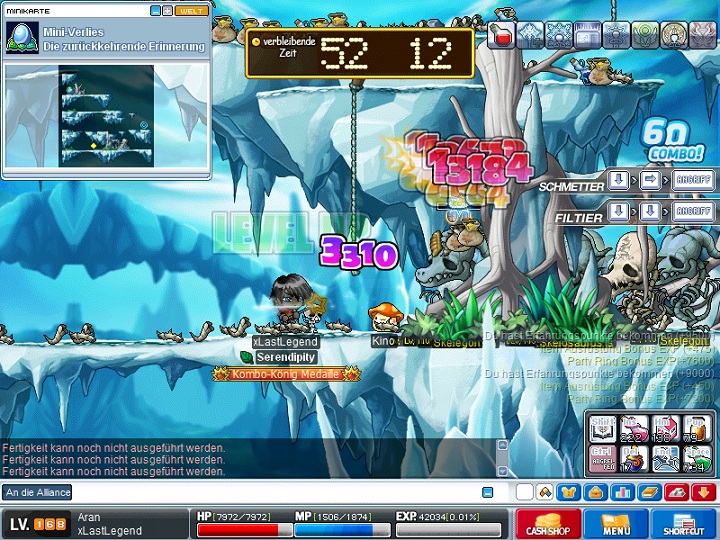Image resolution: width=720 pixels, height=540 pixels.
Task: Use the Ctrl quickslot attack action
Action: pyautogui.click(x=602, y=458)
